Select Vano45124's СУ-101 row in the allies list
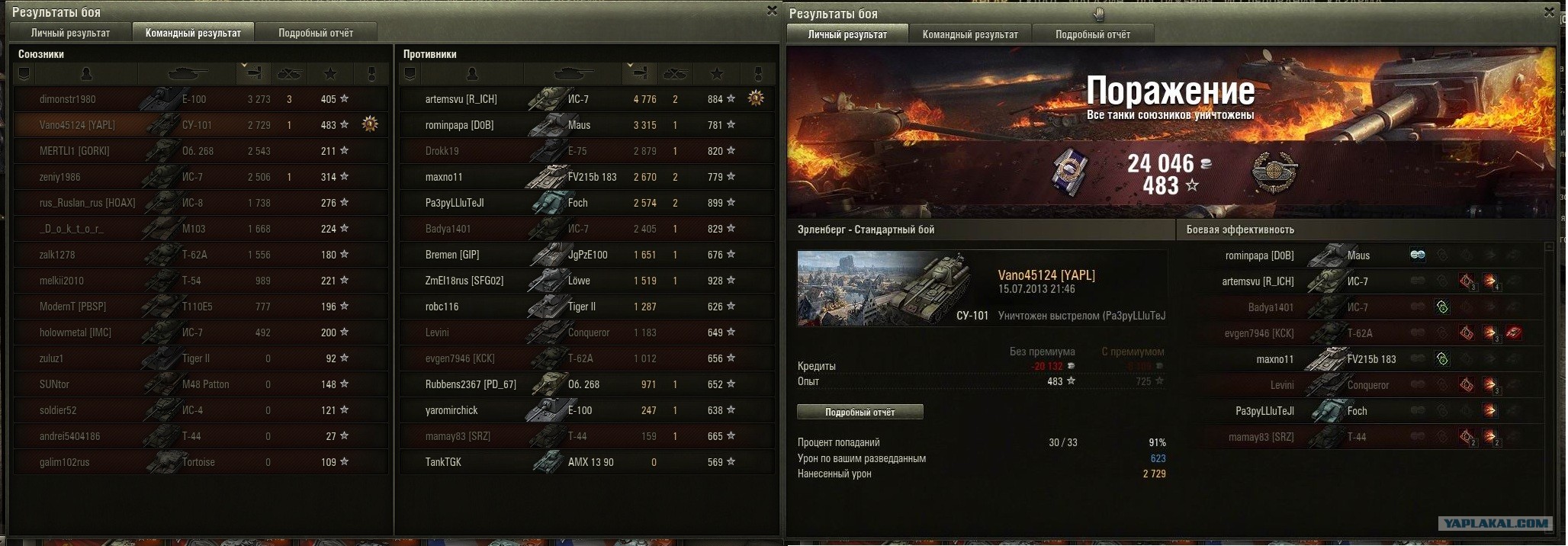This screenshot has width=1568, height=546. [200, 125]
